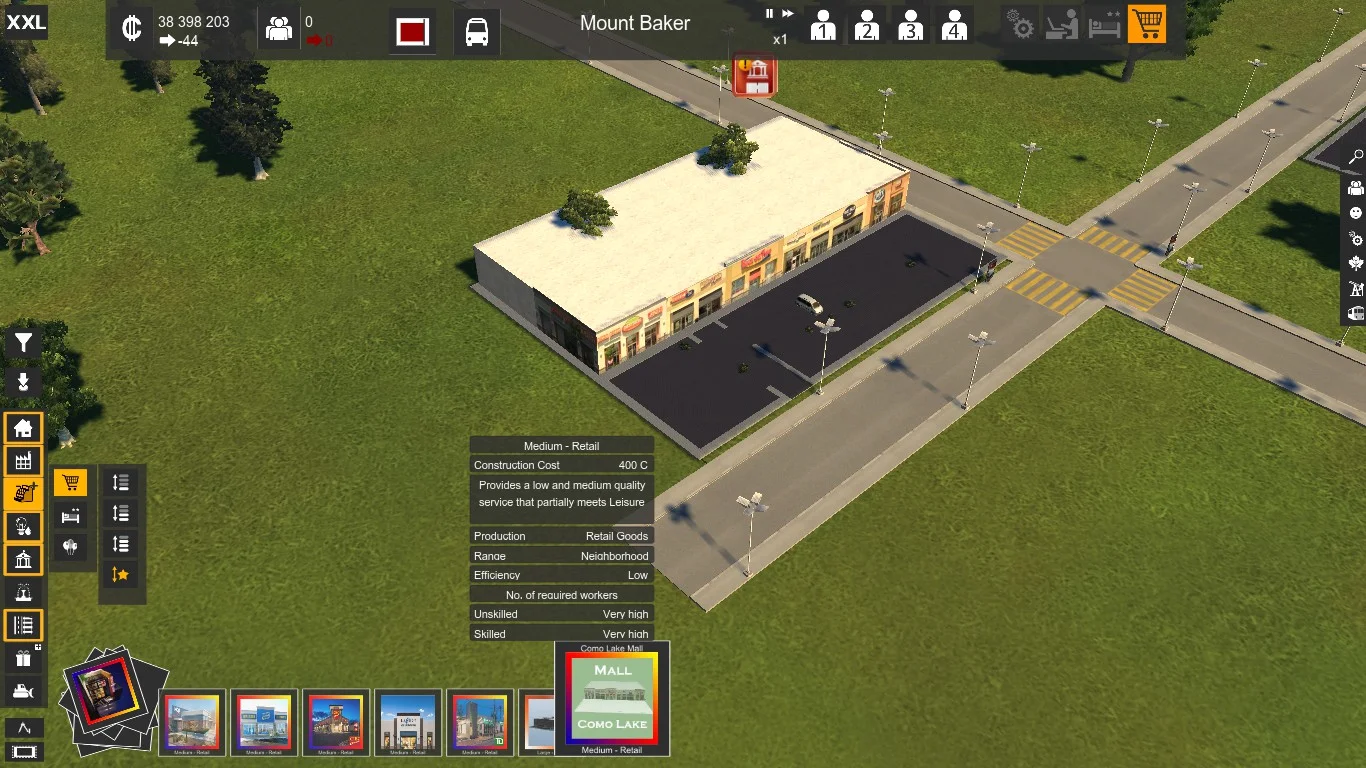Select the industry factory build category
Screen dimensions: 1366x768
(x=23, y=460)
